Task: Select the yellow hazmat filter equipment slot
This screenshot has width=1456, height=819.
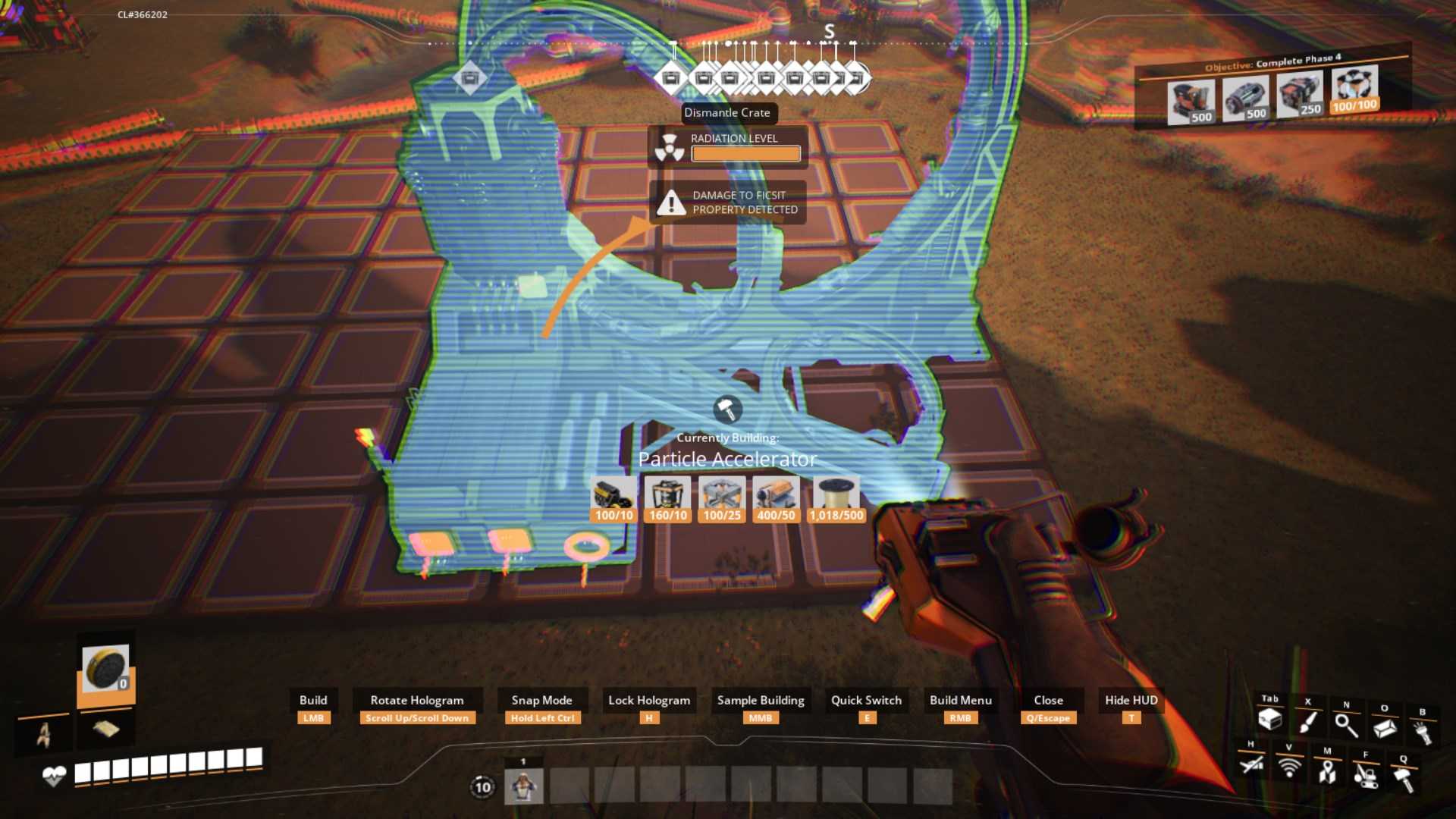Action: click(x=105, y=670)
